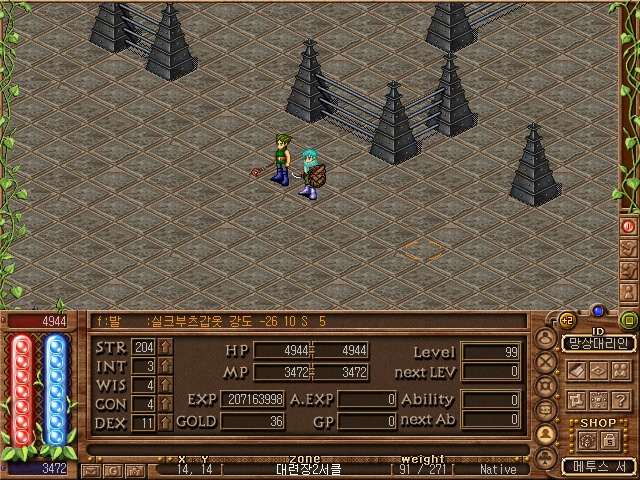Screen dimensions: 640x480
Task: Toggle the green square button
Action: coord(629,321)
